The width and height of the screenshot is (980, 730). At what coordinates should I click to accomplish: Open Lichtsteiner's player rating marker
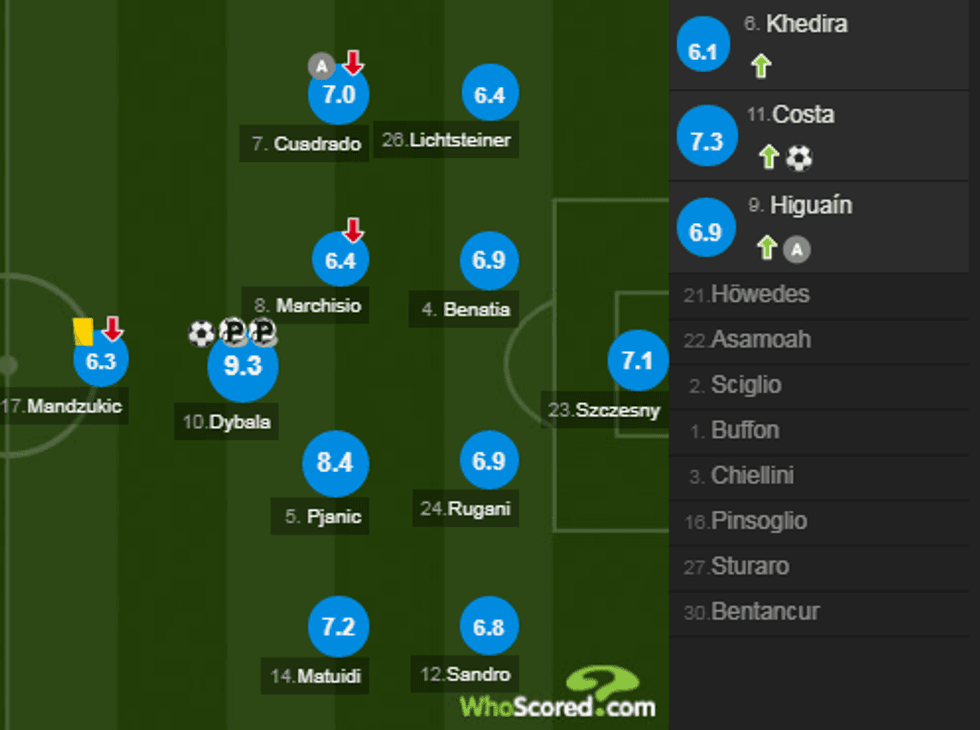pos(490,95)
